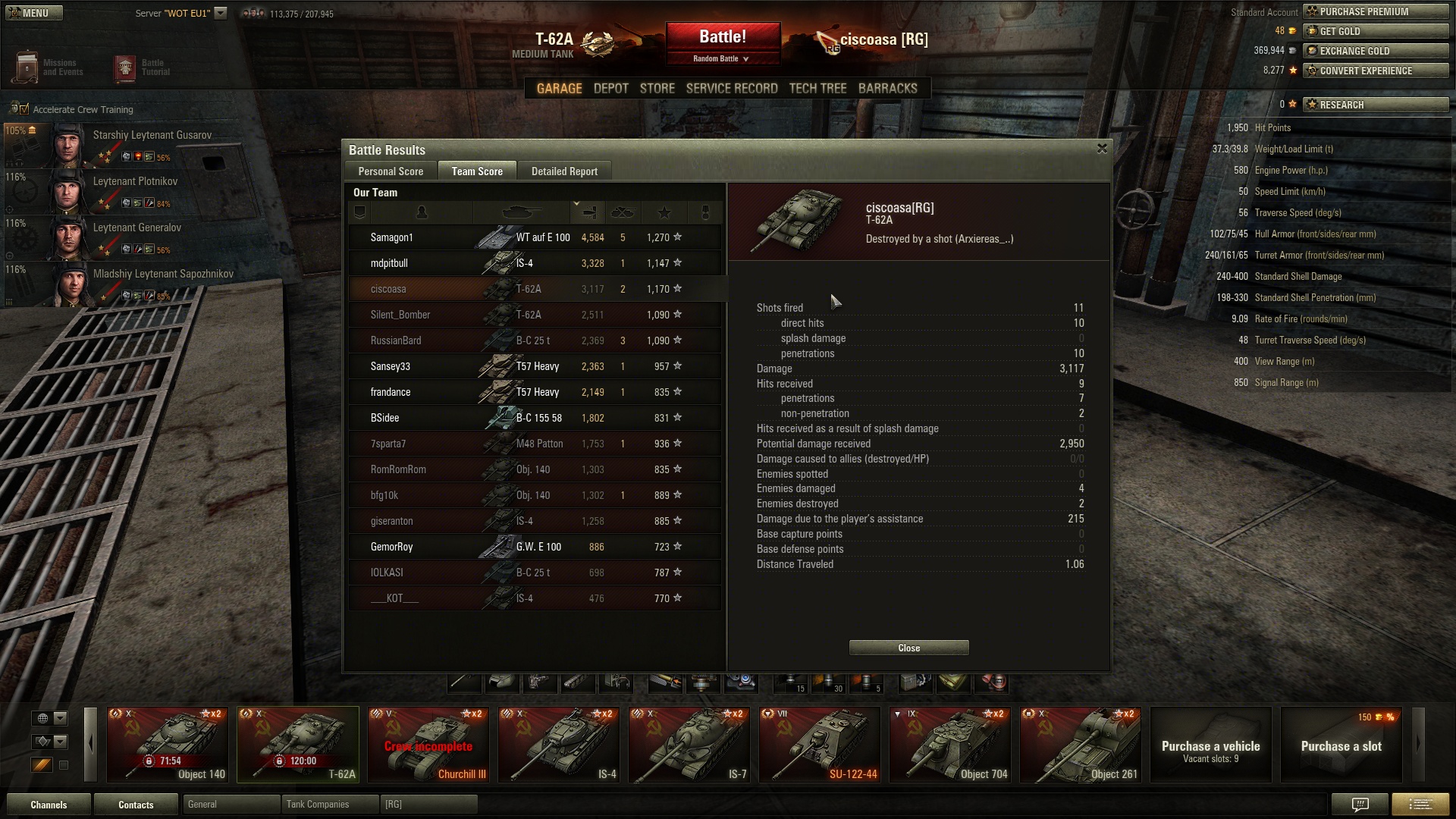Open the Store
Screen dimensions: 1456x819
tap(657, 89)
